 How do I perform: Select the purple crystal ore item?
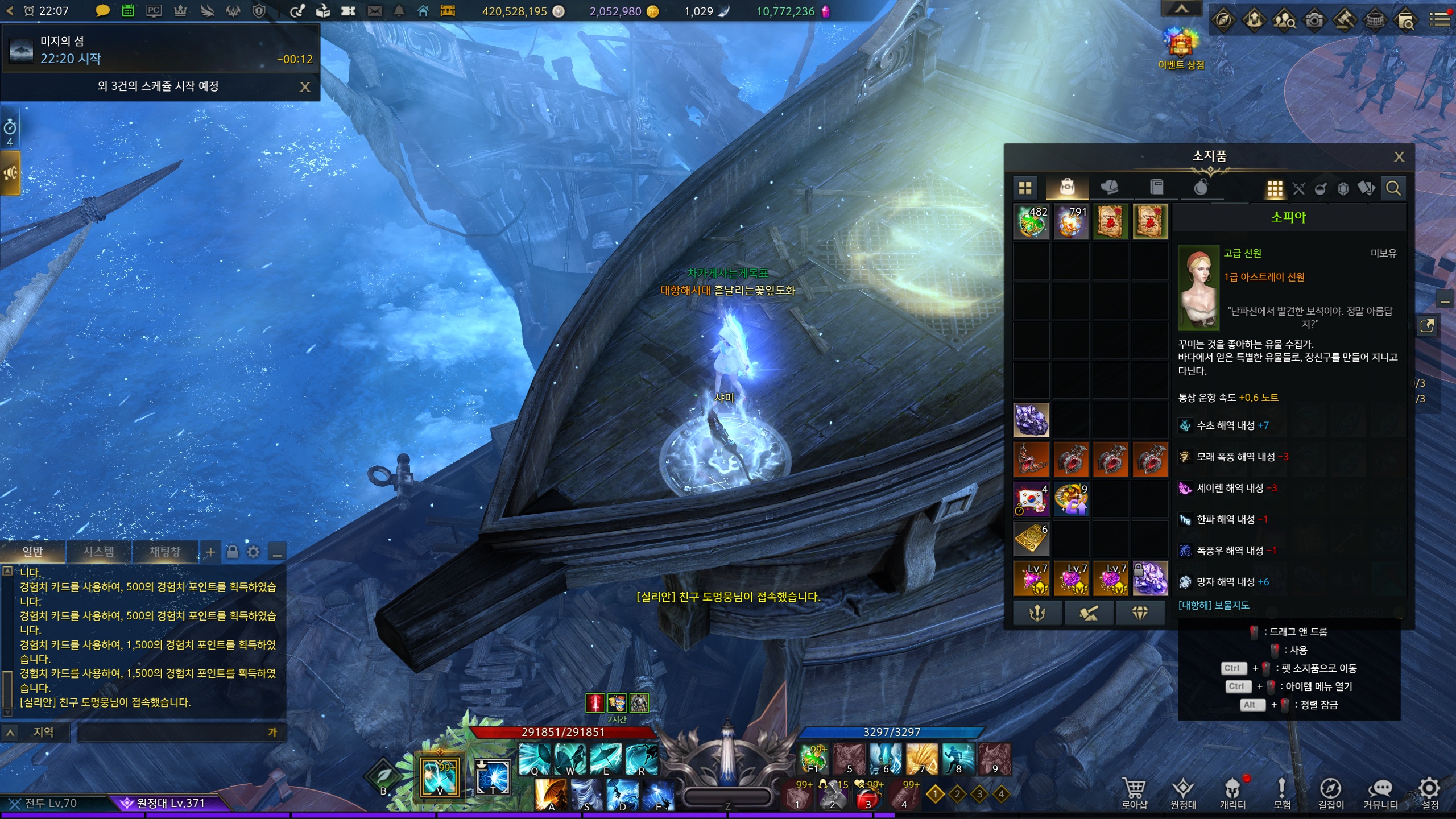tap(1031, 420)
